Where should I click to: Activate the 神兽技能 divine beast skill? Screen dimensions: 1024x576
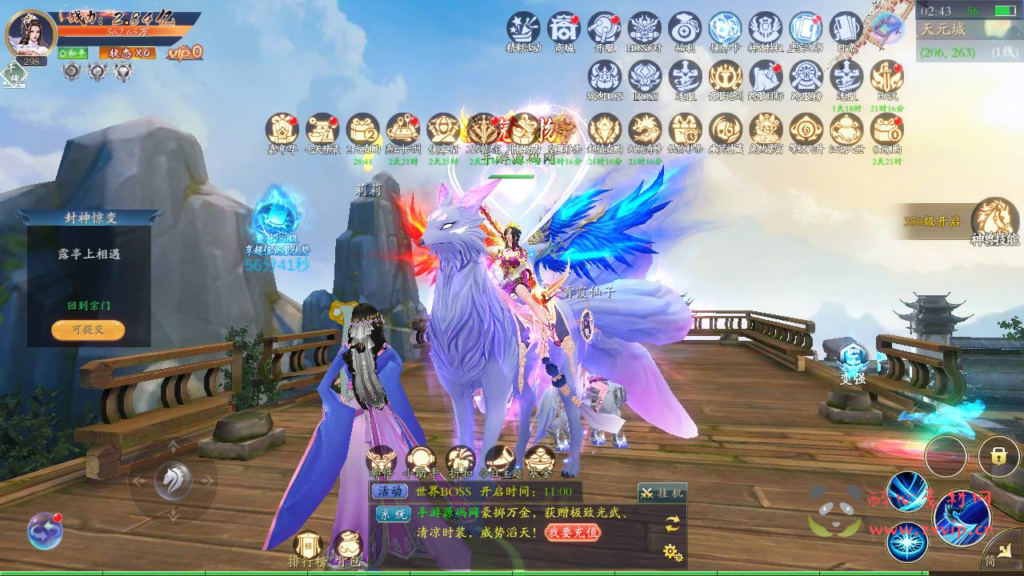pos(995,219)
